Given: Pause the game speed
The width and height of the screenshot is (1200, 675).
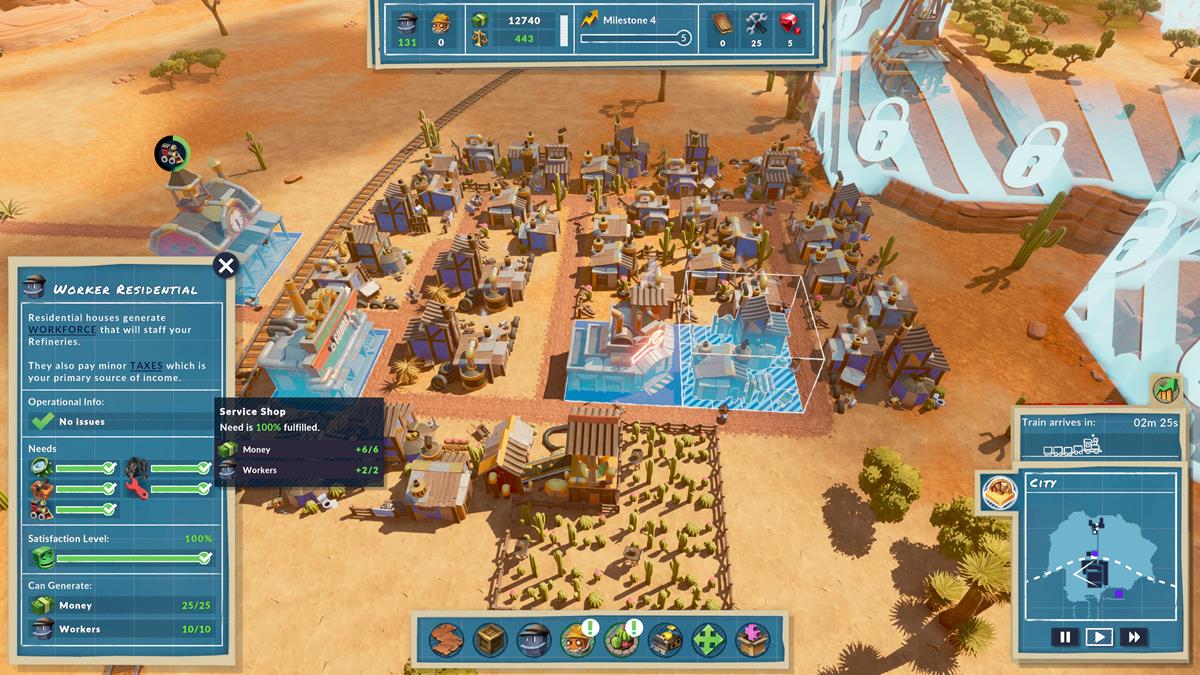Looking at the screenshot, I should (1065, 636).
